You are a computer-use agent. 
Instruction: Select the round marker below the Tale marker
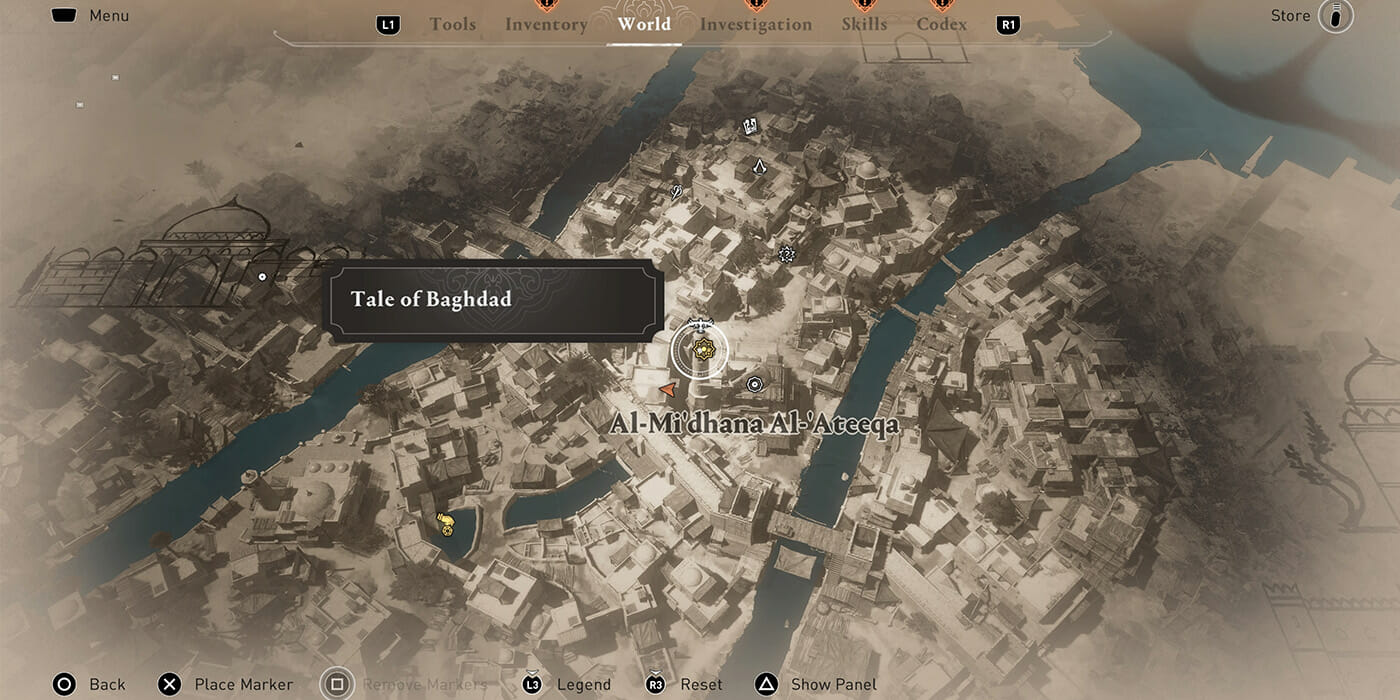point(754,383)
